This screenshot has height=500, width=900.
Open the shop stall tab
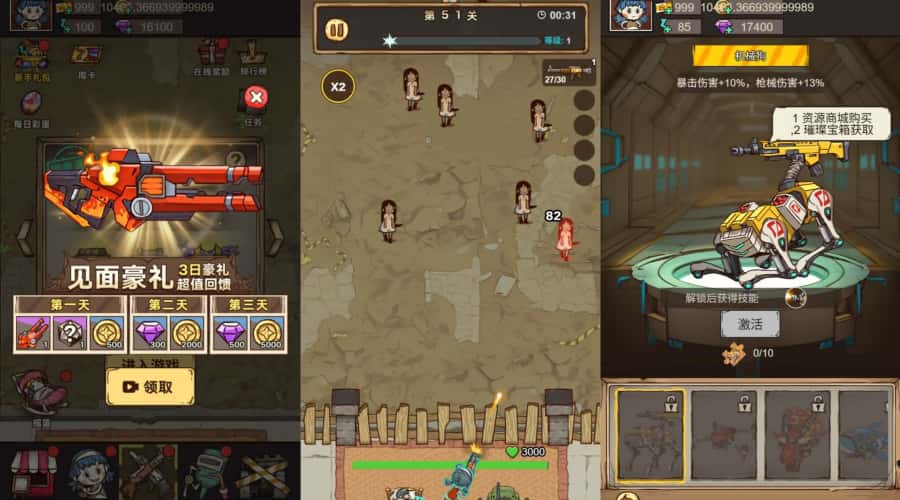click(30, 472)
